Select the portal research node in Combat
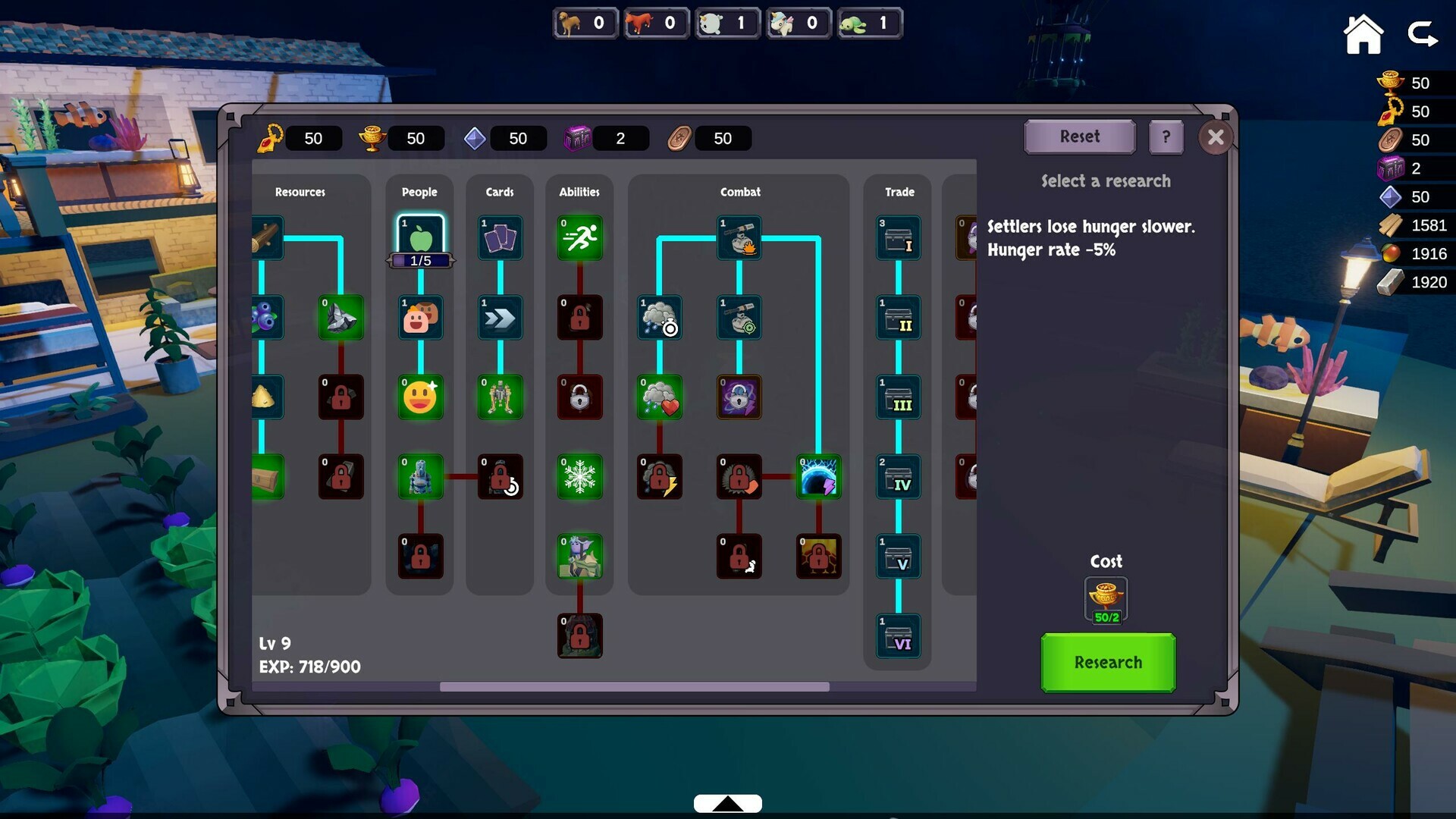The width and height of the screenshot is (1456, 819). (x=819, y=476)
